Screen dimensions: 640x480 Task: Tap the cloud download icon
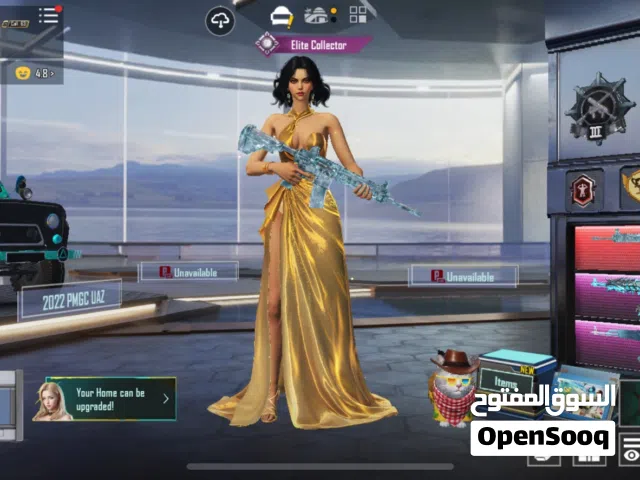tap(220, 19)
